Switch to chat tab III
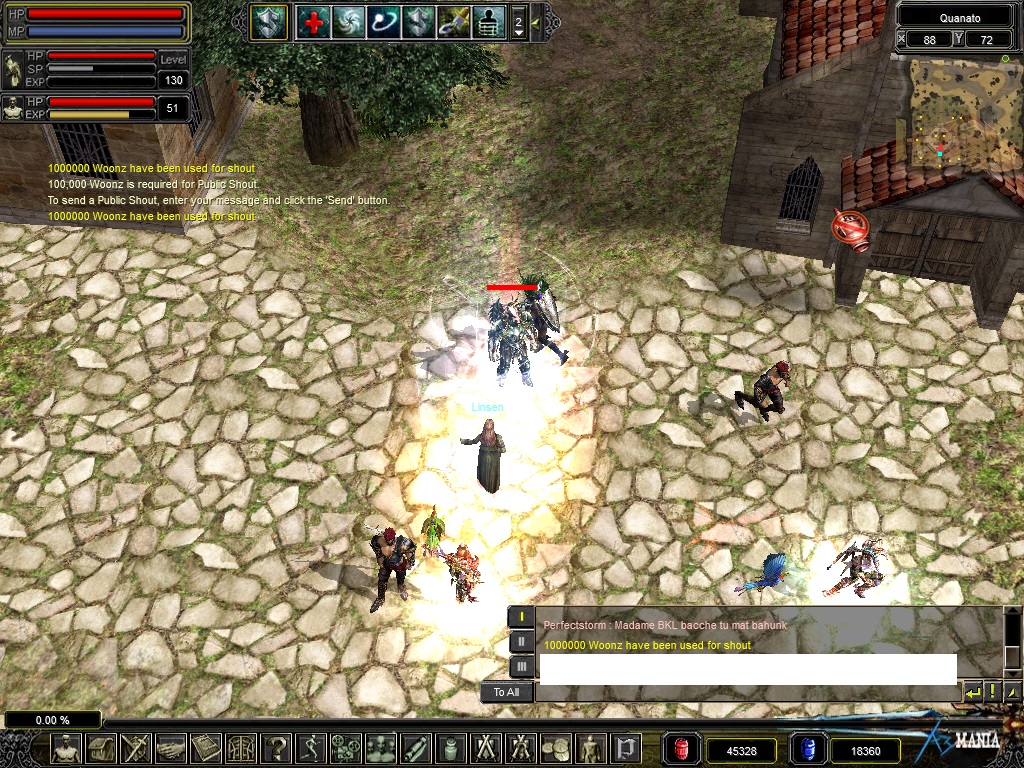Screen dimensions: 1024x768 pos(521,666)
